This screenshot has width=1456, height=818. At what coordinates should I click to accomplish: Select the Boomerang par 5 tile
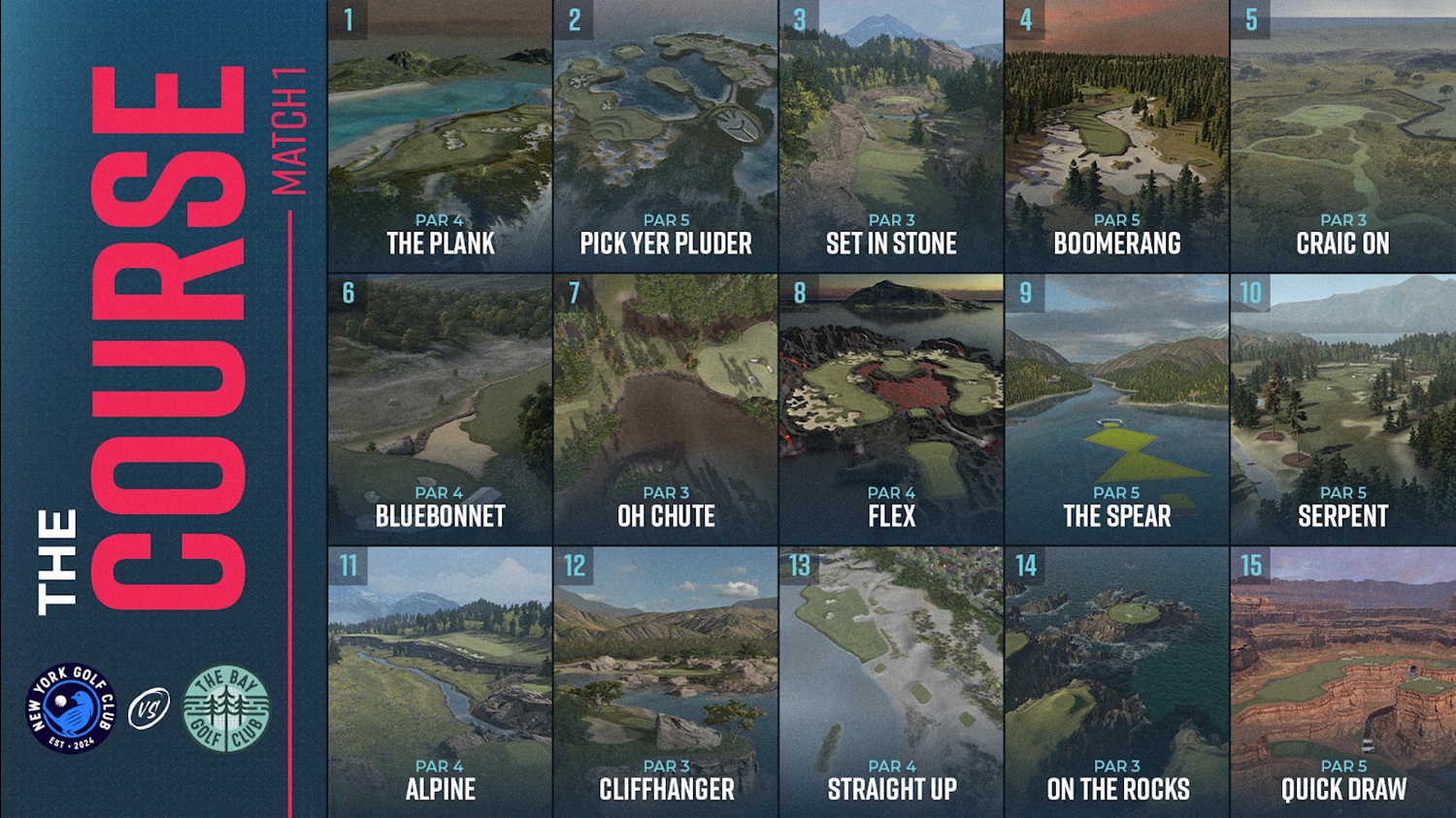[x=1117, y=136]
